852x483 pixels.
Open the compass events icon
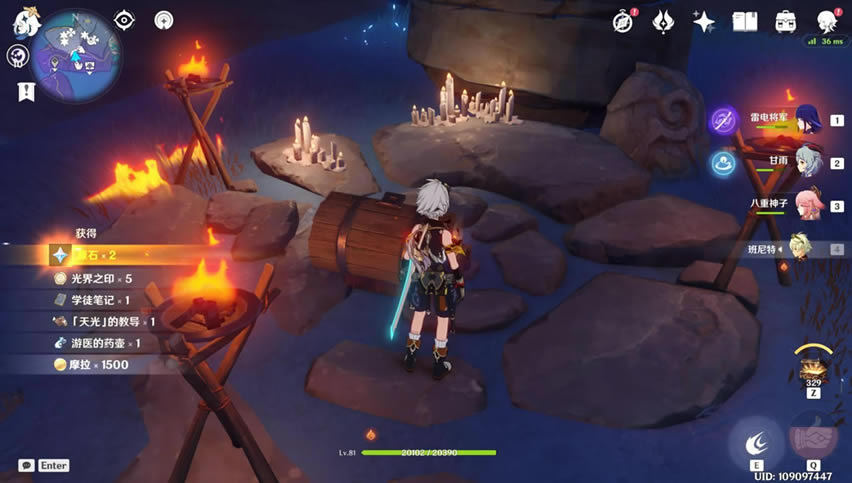coord(624,21)
